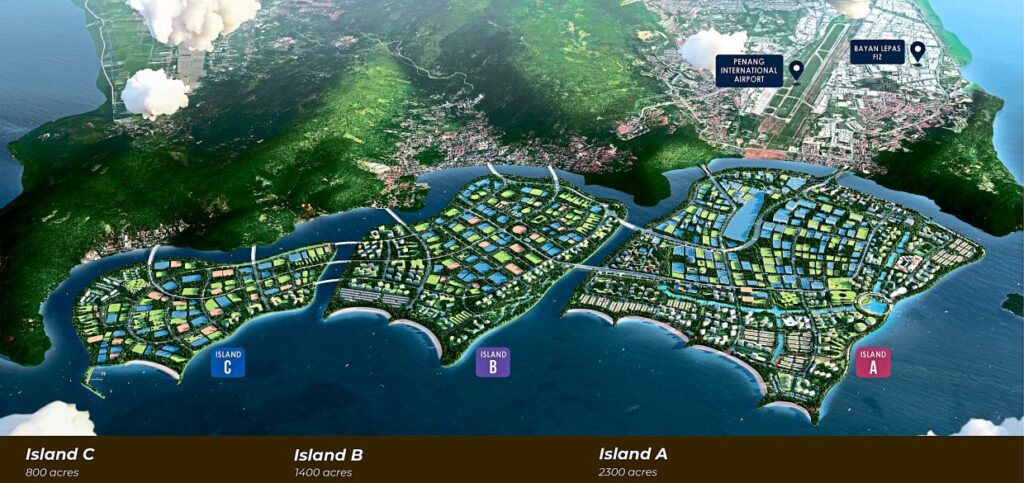Choose the Island A 2300 acres legend entry
1024x483 pixels.
click(x=632, y=462)
